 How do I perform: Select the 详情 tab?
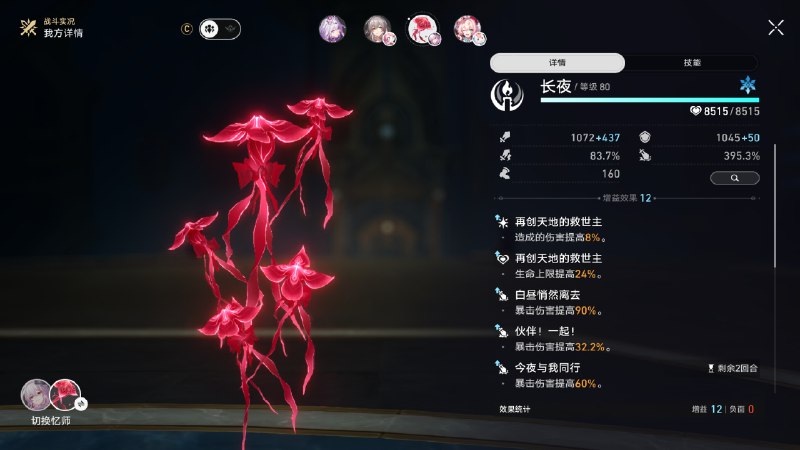pyautogui.click(x=557, y=62)
